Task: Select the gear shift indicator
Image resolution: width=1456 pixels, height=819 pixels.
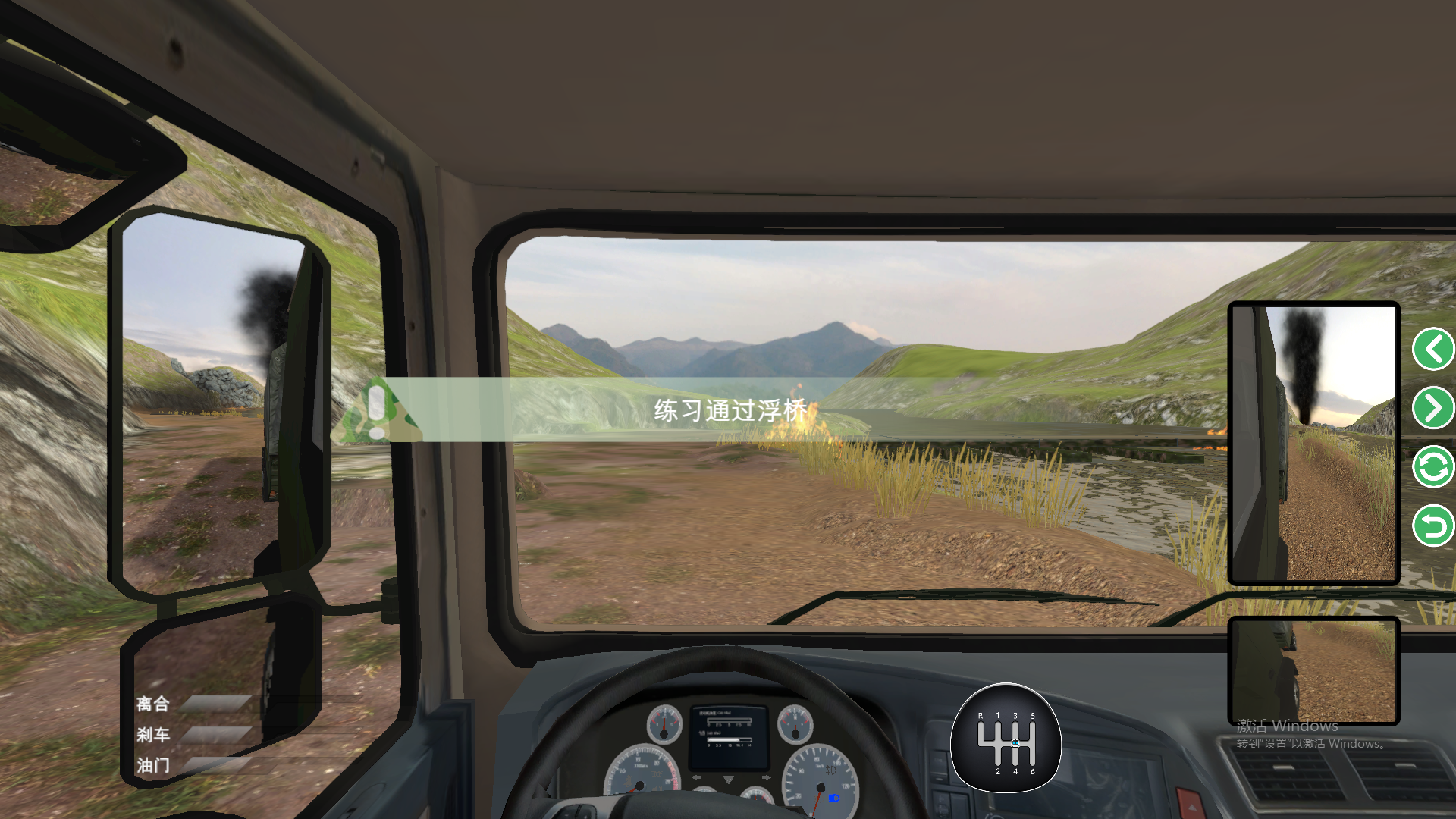Action: pos(1006,739)
